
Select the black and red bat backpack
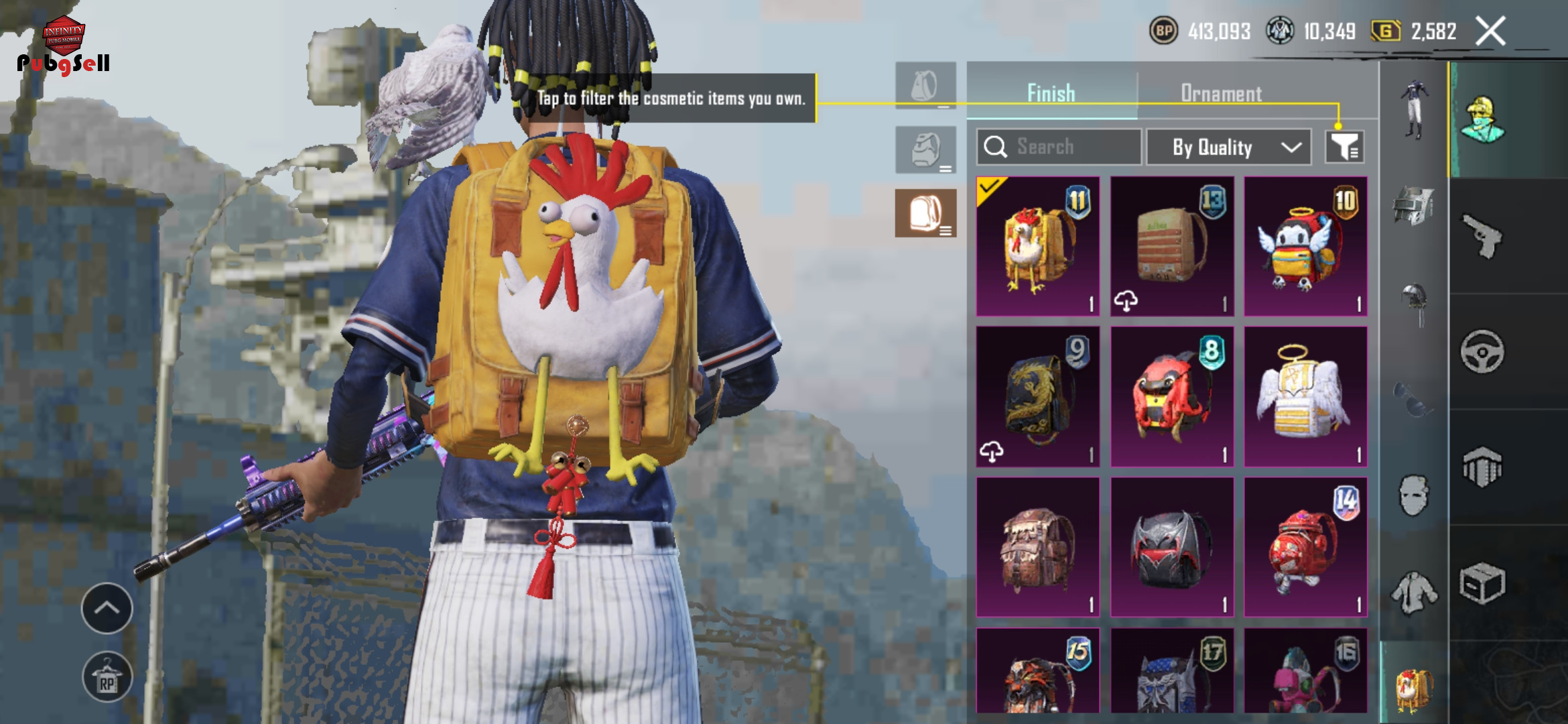[x=1171, y=547]
